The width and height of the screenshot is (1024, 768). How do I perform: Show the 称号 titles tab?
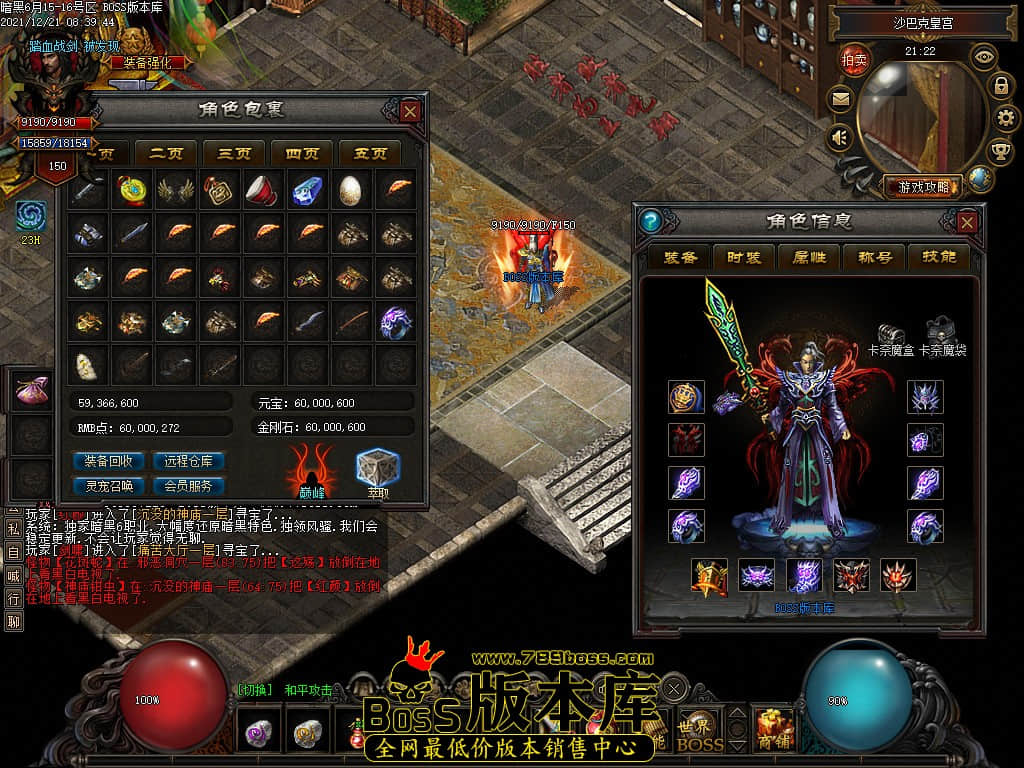[x=874, y=257]
